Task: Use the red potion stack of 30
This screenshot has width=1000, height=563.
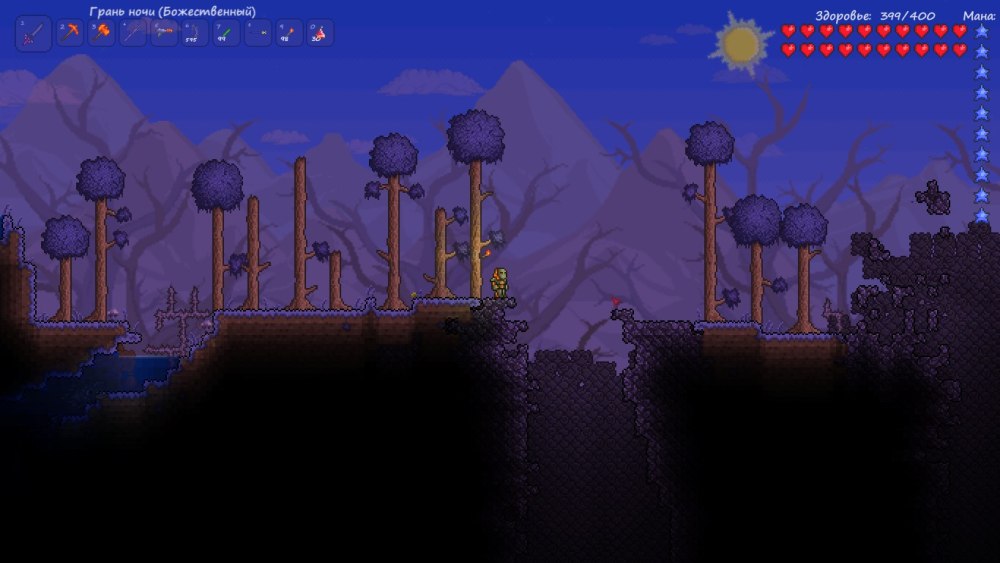Action: click(x=320, y=33)
